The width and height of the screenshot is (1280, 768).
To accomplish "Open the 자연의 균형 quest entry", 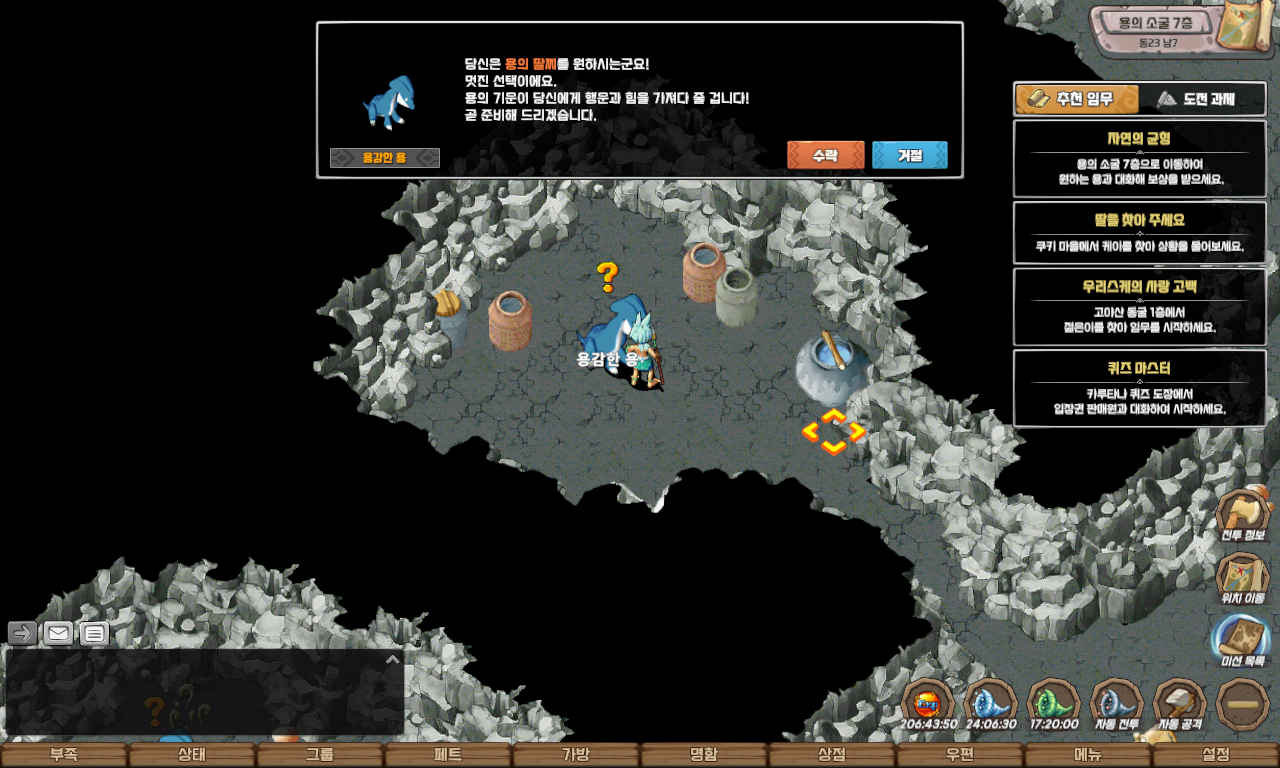I will coord(1139,159).
